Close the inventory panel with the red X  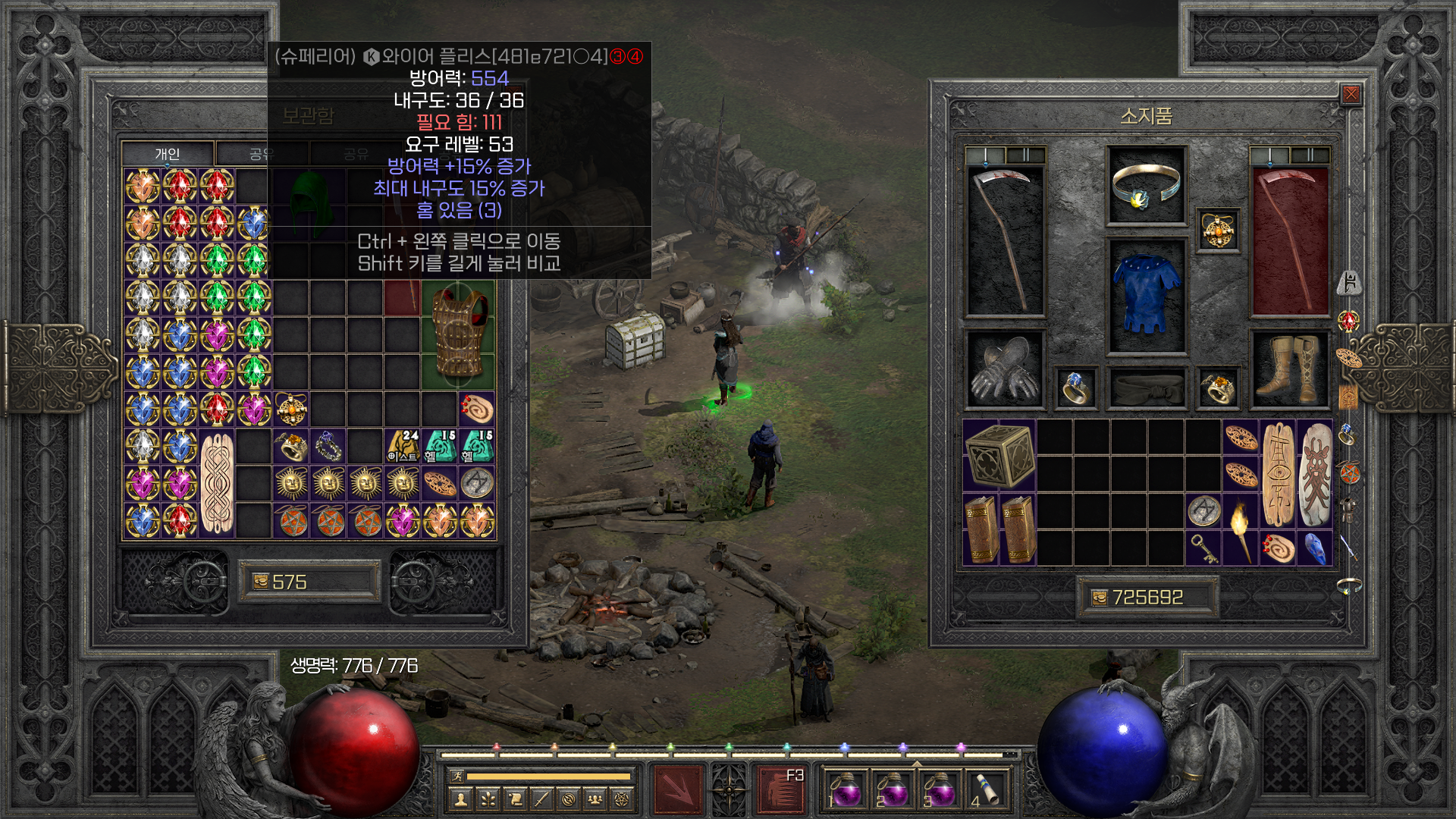[x=1351, y=94]
